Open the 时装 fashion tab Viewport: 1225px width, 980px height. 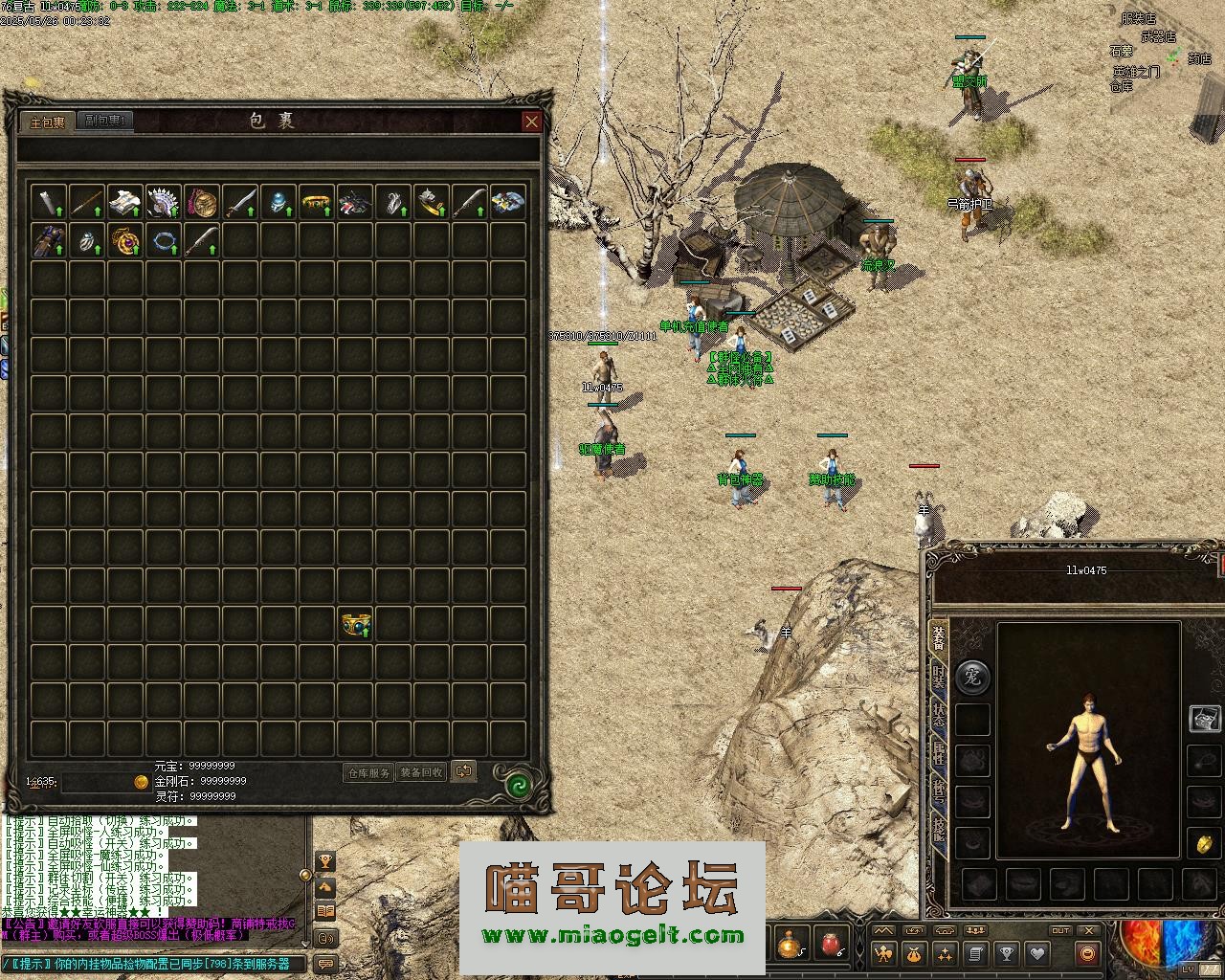pyautogui.click(x=939, y=678)
